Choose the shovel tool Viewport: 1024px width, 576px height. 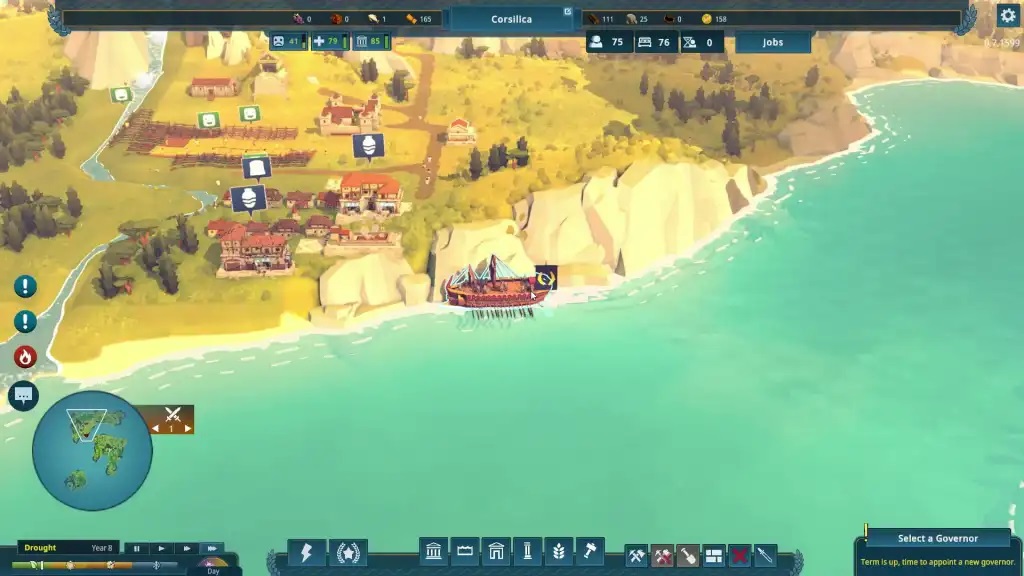[689, 555]
